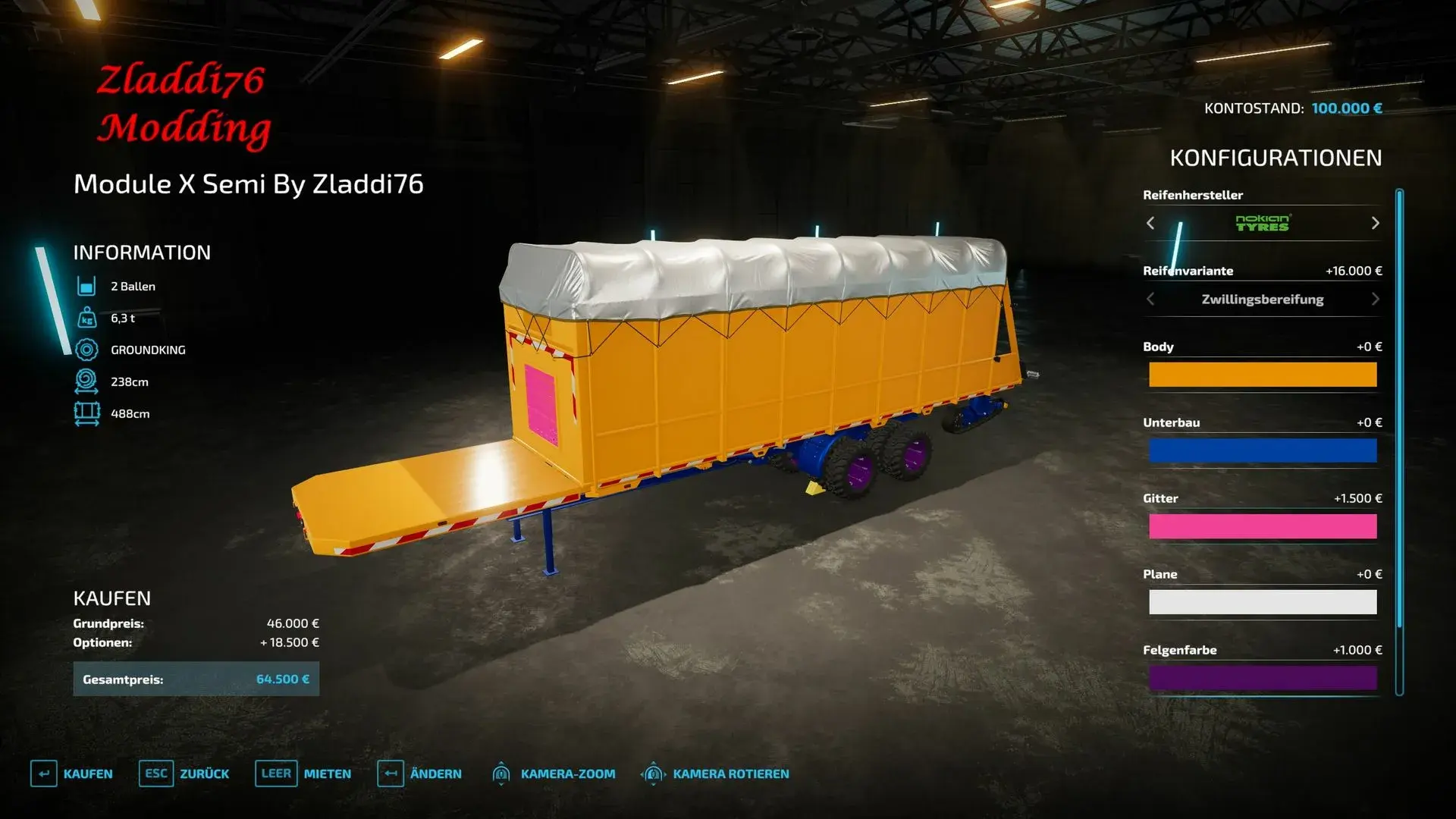Open the next Reifenhersteller option with right arrow
The height and width of the screenshot is (819, 1456).
1375,223
